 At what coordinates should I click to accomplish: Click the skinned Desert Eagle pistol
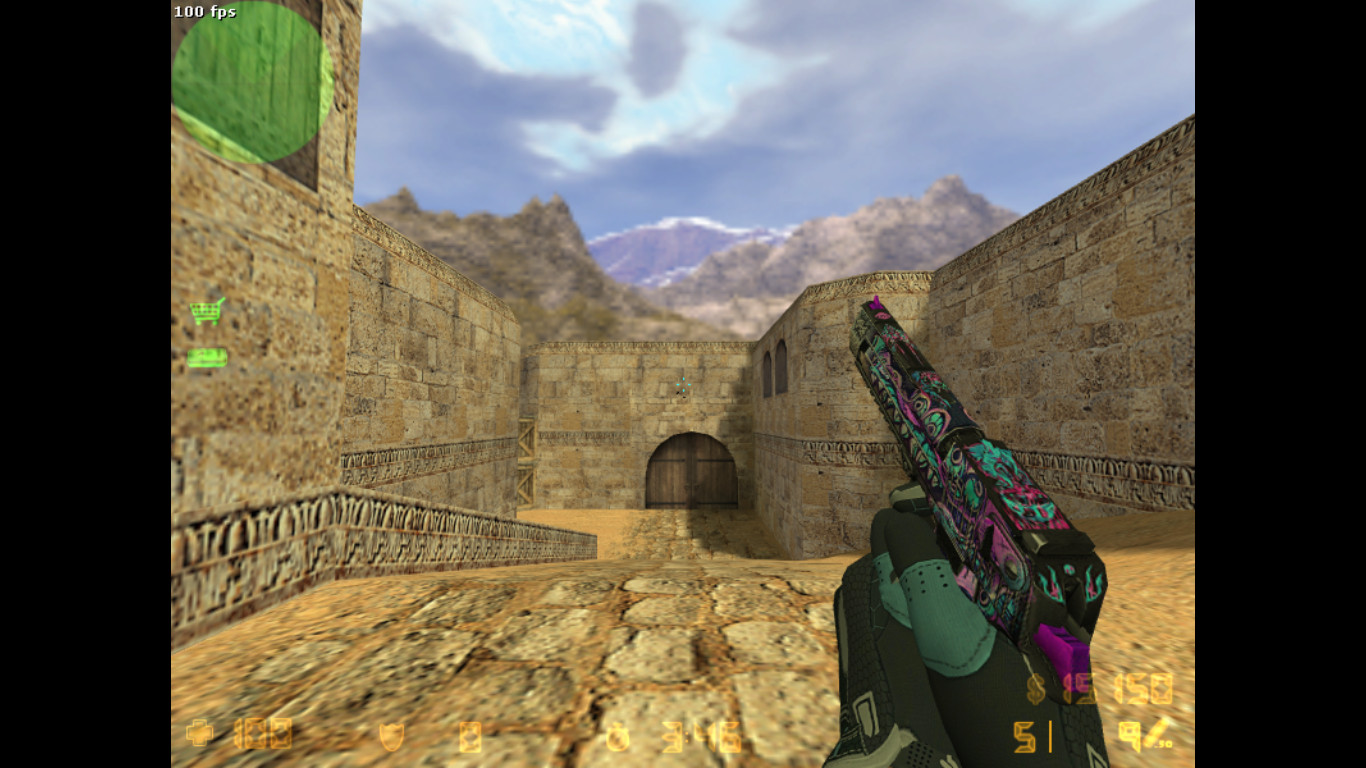(x=960, y=480)
